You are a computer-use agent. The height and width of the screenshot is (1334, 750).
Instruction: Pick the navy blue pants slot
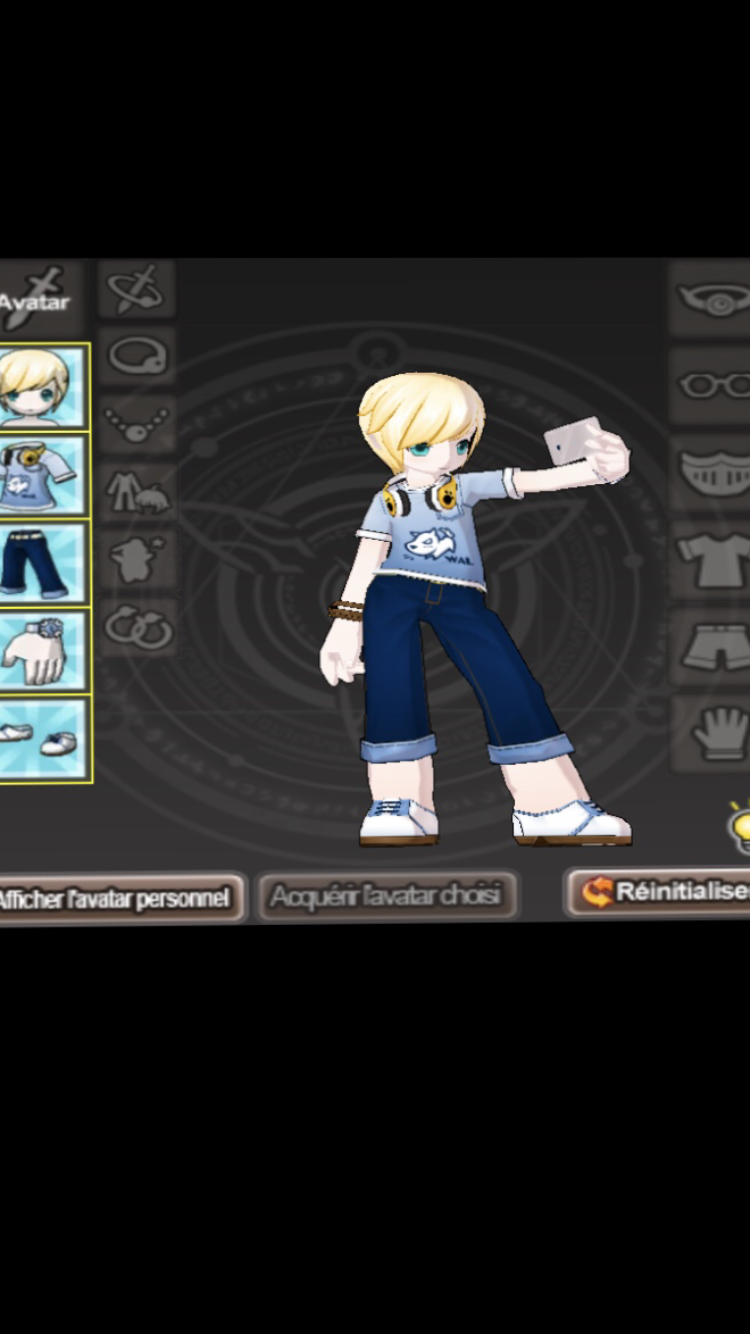tap(42, 563)
